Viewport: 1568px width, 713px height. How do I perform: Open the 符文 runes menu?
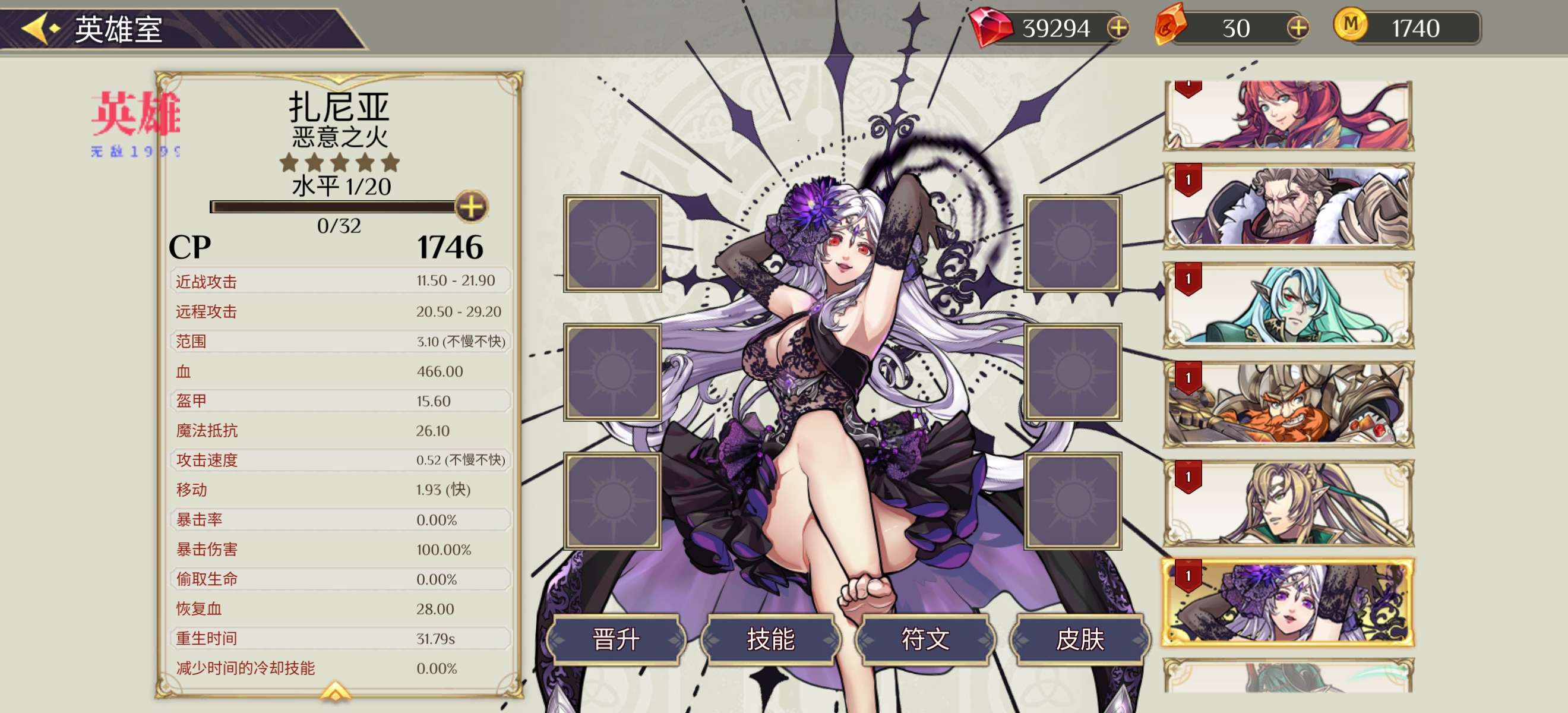[x=925, y=639]
